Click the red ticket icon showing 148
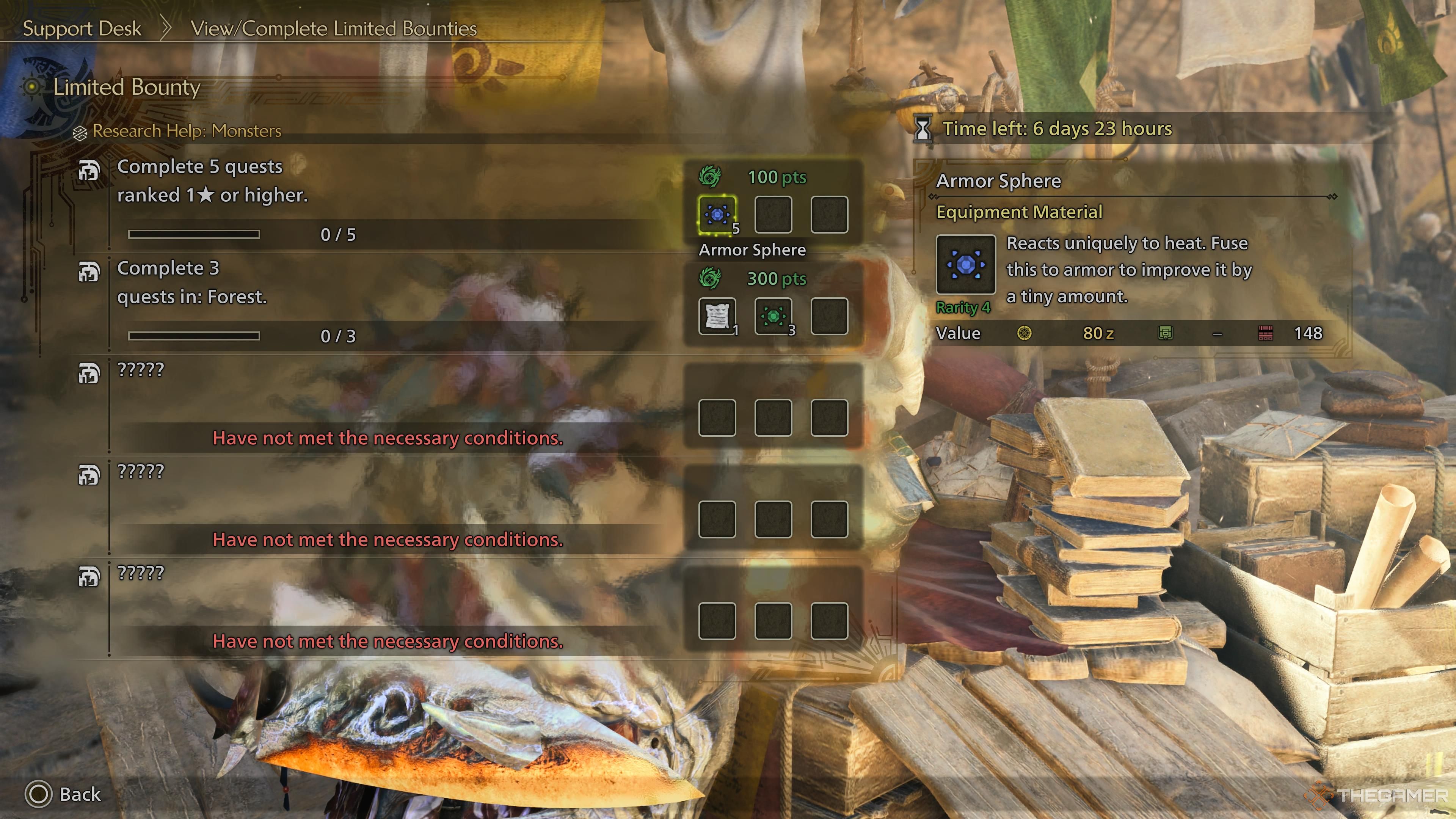Viewport: 1456px width, 819px height. pyautogui.click(x=1266, y=334)
